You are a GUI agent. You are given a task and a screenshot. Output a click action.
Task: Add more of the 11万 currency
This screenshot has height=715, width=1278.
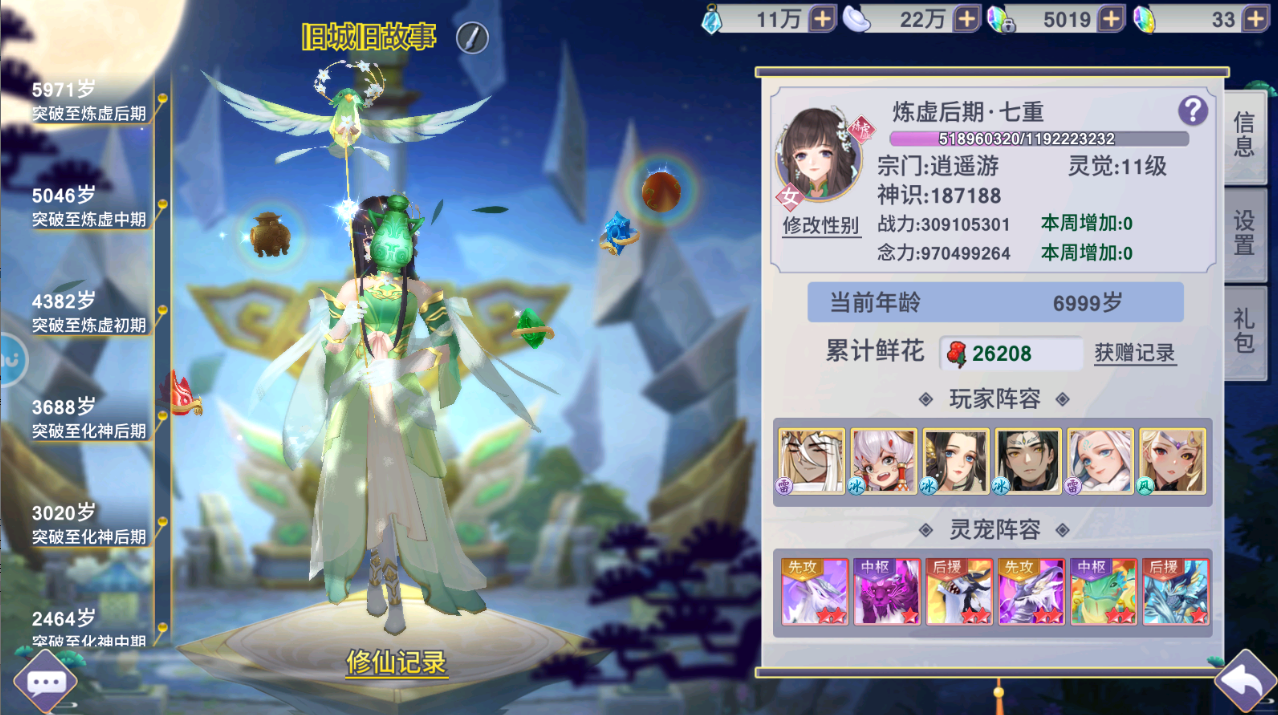coord(822,19)
